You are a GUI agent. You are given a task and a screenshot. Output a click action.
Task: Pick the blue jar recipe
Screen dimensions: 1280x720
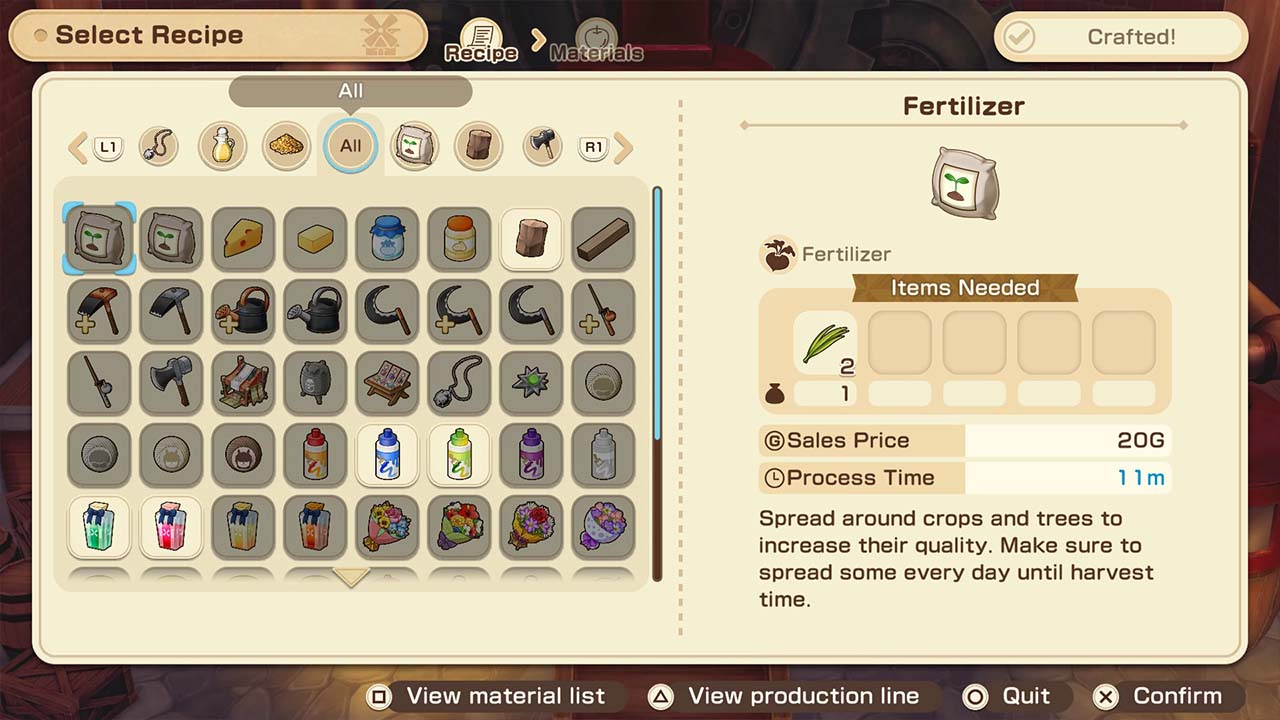click(x=387, y=239)
